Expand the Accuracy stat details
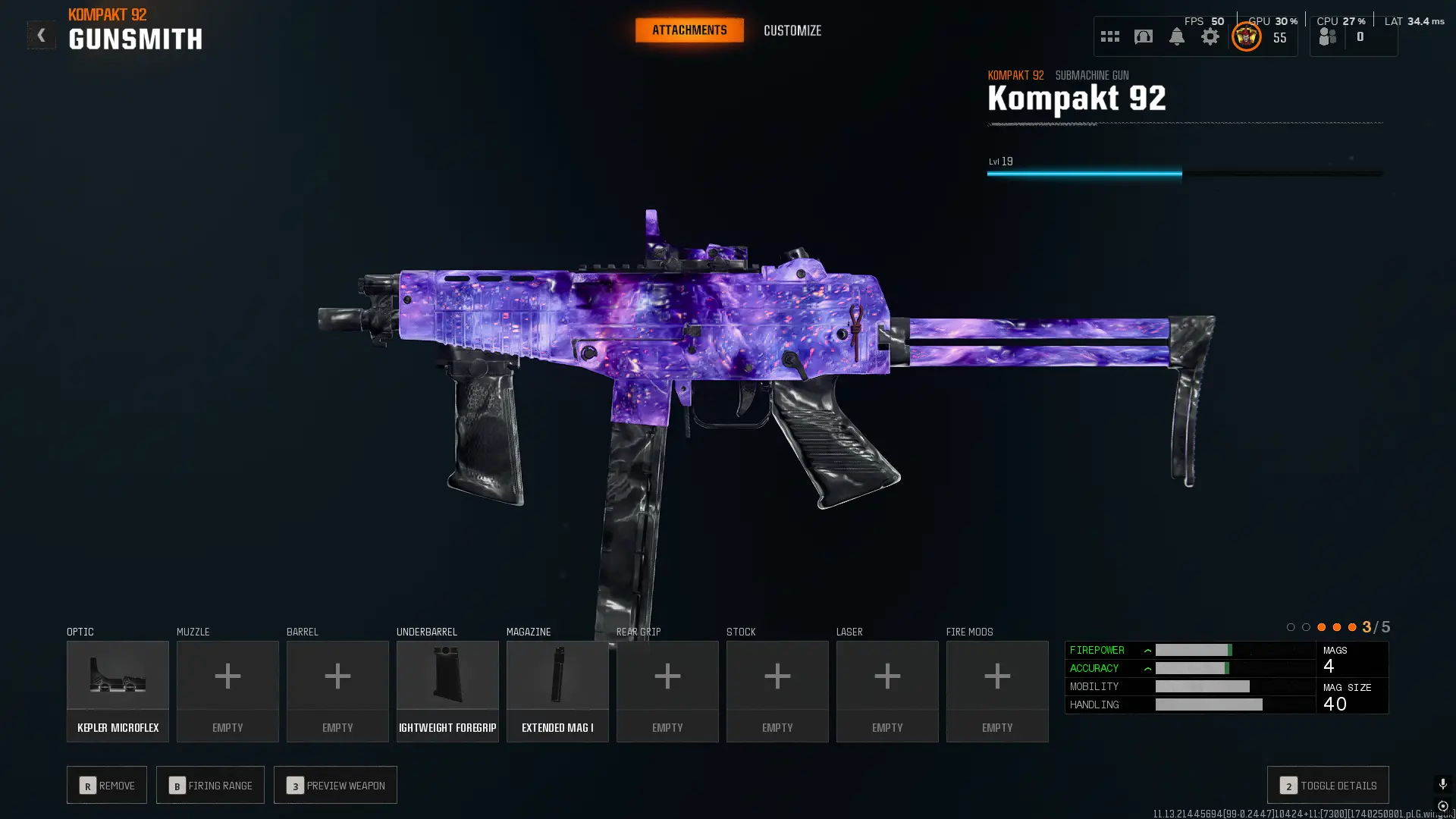This screenshot has width=1456, height=819. 1148,668
